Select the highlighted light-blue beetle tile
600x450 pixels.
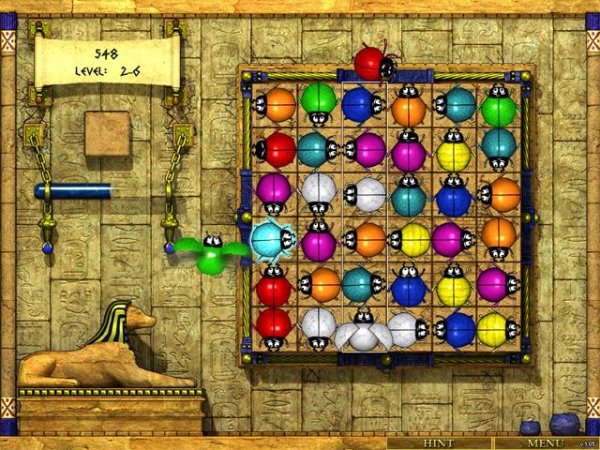(x=271, y=240)
